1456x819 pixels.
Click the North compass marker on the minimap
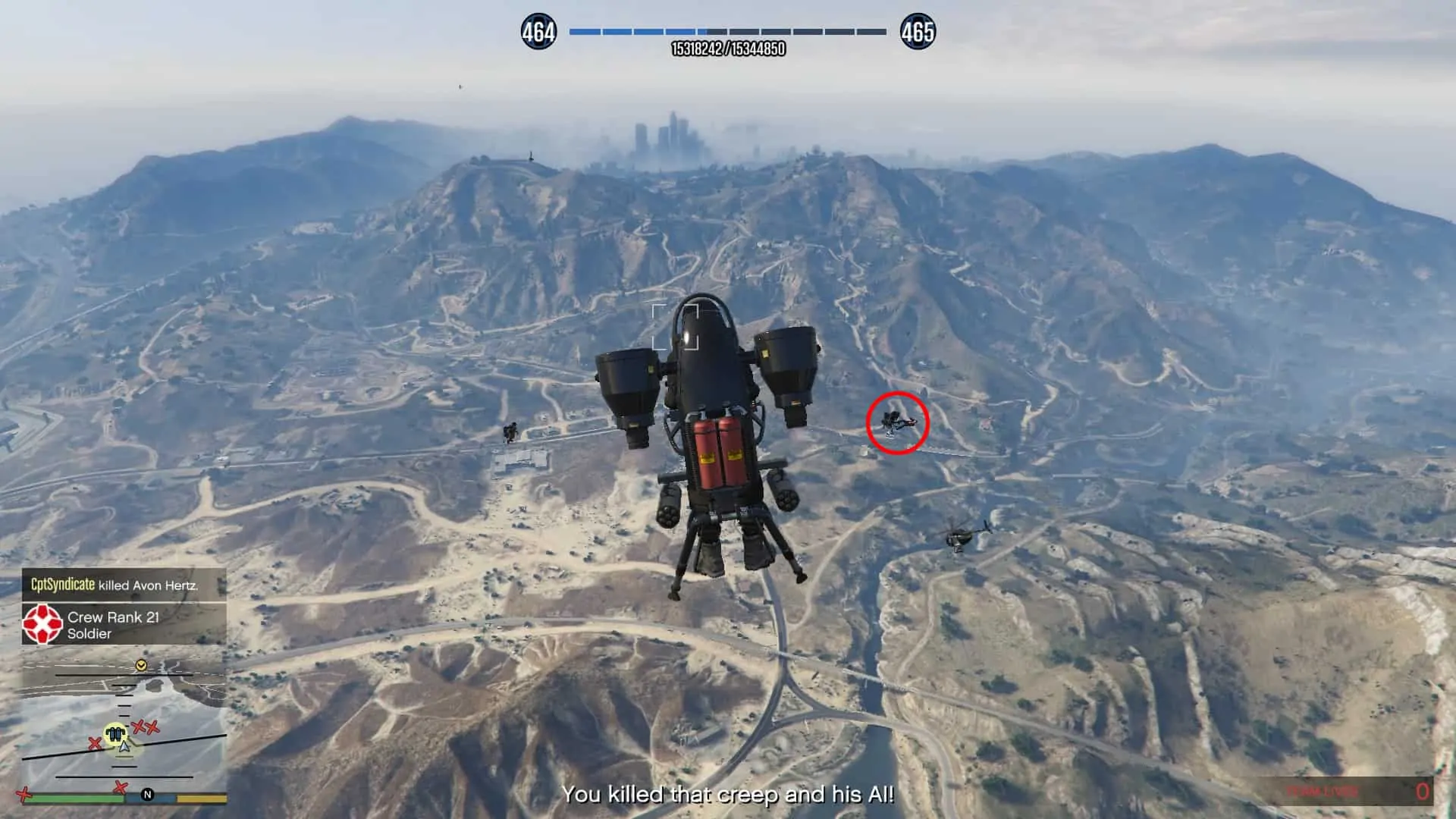[x=148, y=795]
